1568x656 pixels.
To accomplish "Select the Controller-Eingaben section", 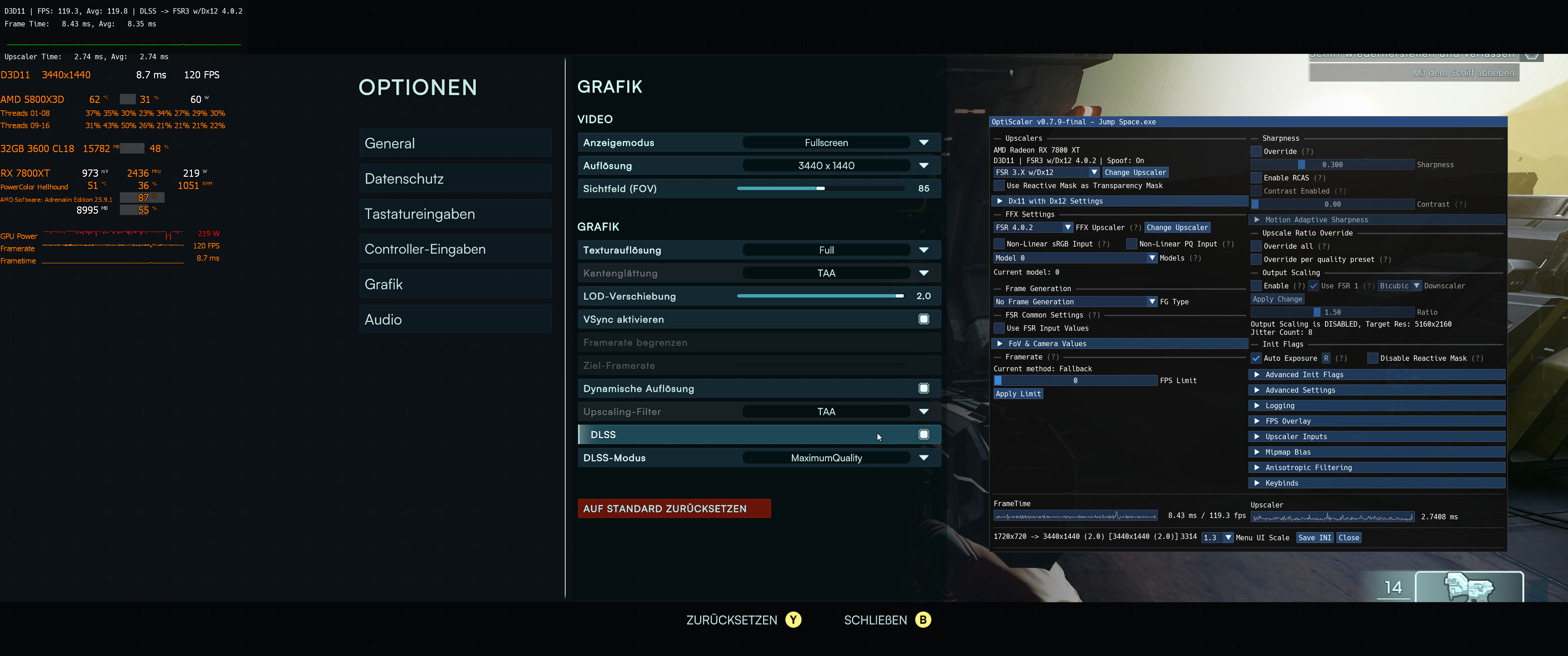I will tap(455, 250).
